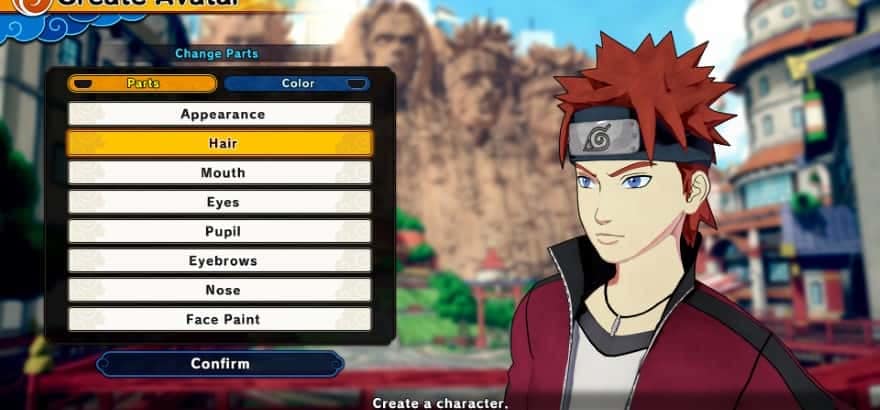Switch to the Parts tab
This screenshot has width=880, height=410.
pyautogui.click(x=142, y=84)
